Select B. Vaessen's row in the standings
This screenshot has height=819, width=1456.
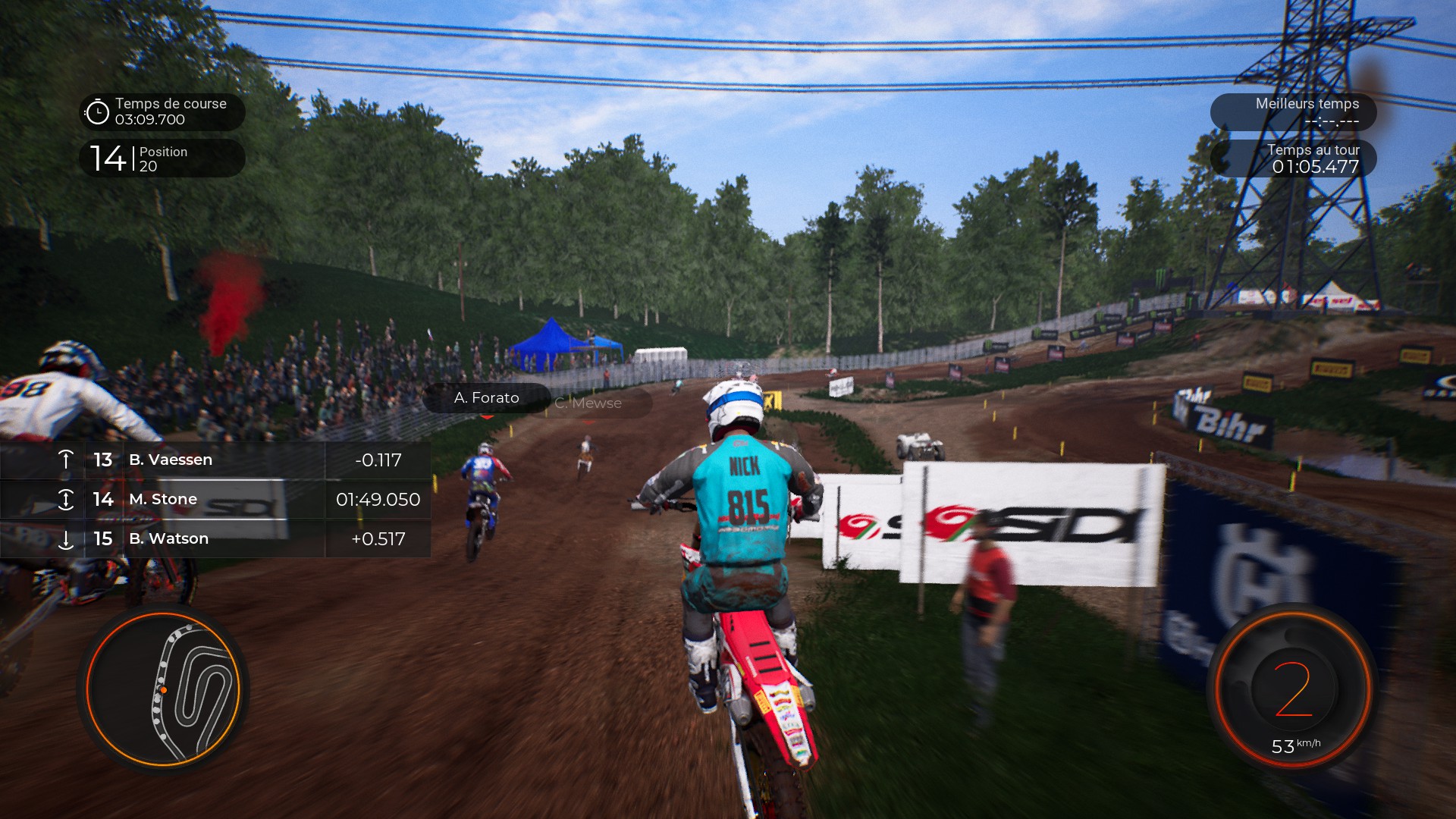coord(215,460)
